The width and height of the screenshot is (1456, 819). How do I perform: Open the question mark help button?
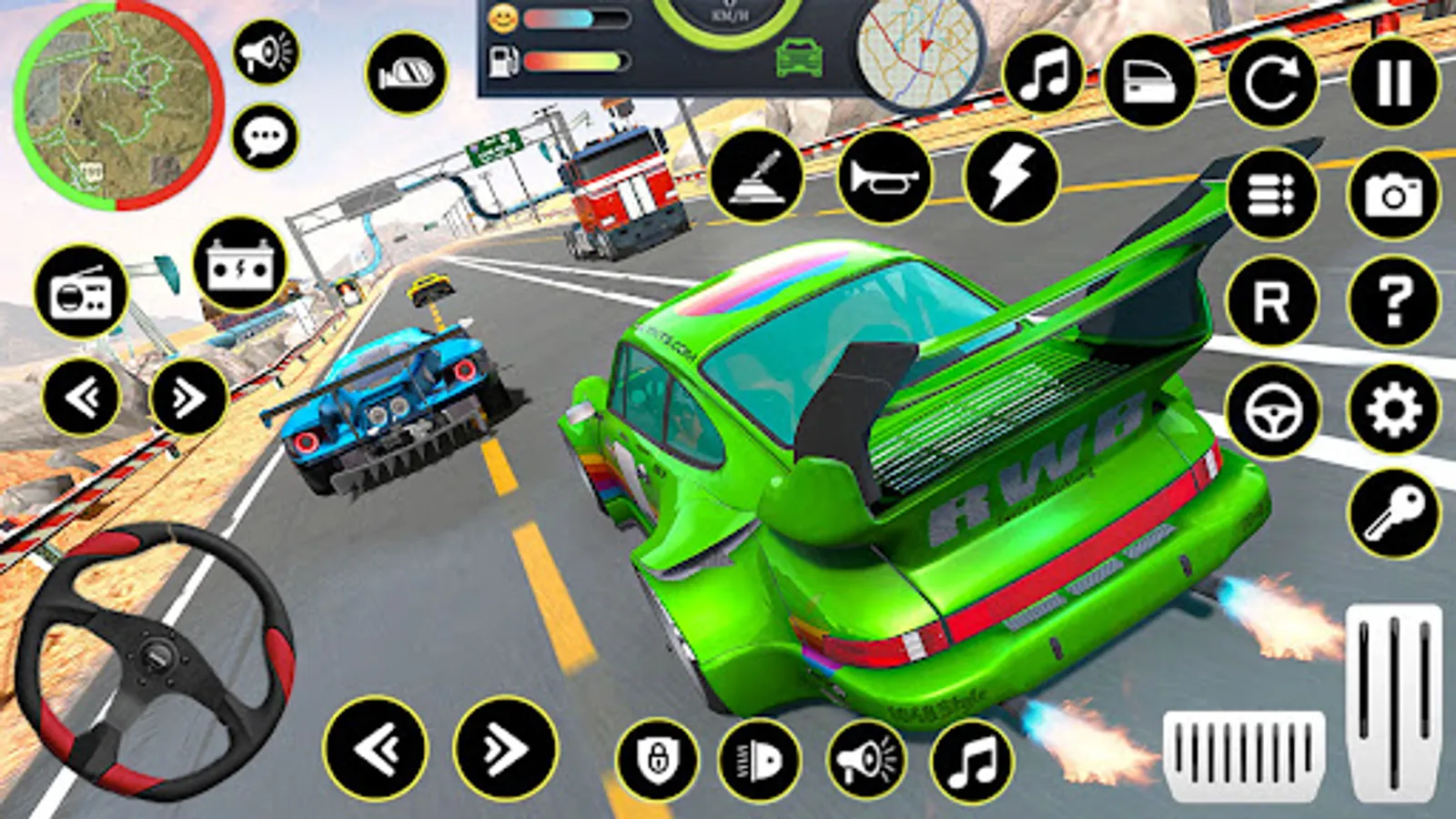pos(1393,301)
